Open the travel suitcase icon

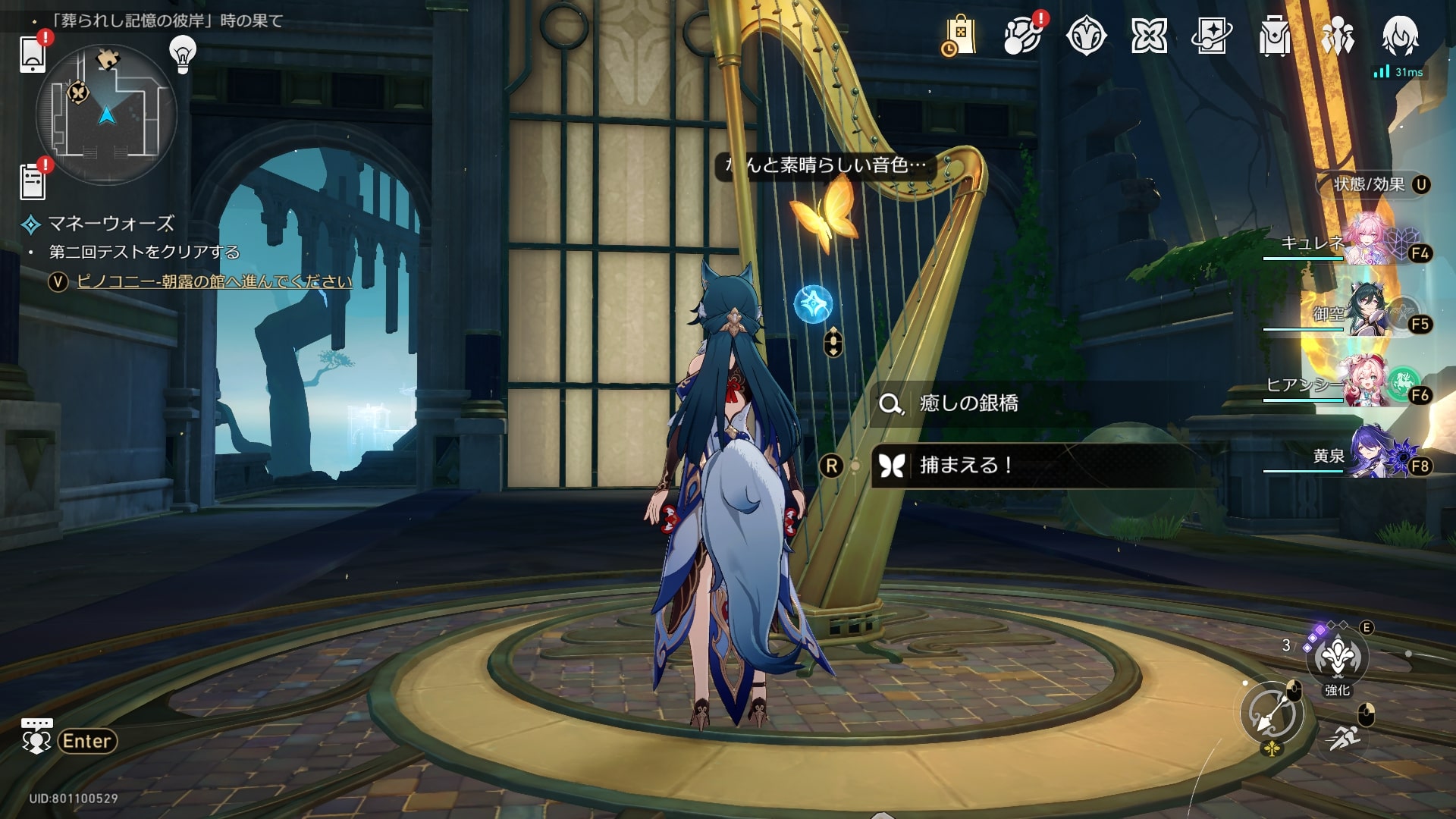click(x=1274, y=36)
